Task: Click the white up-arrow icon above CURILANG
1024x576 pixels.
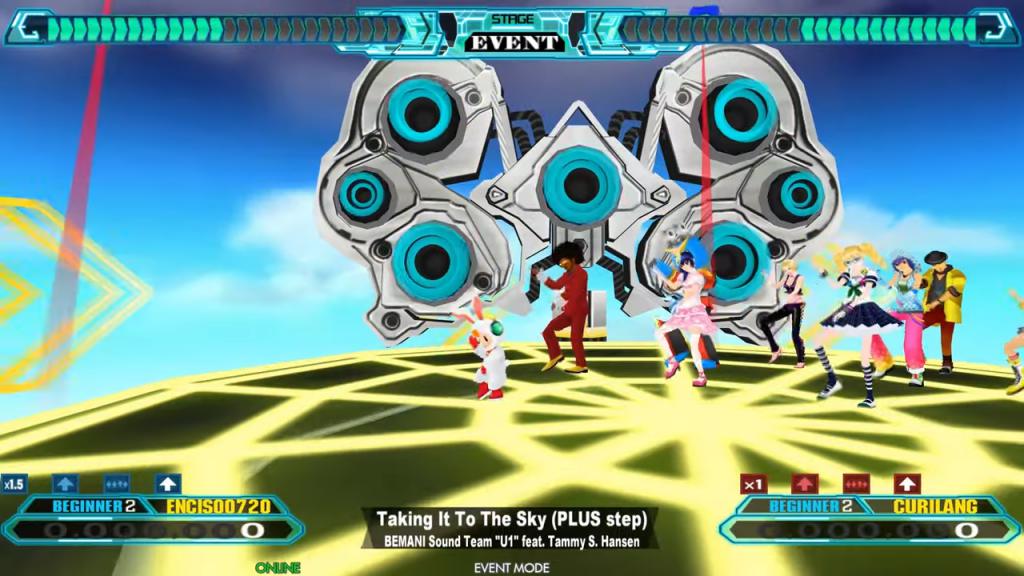Action: coord(907,484)
